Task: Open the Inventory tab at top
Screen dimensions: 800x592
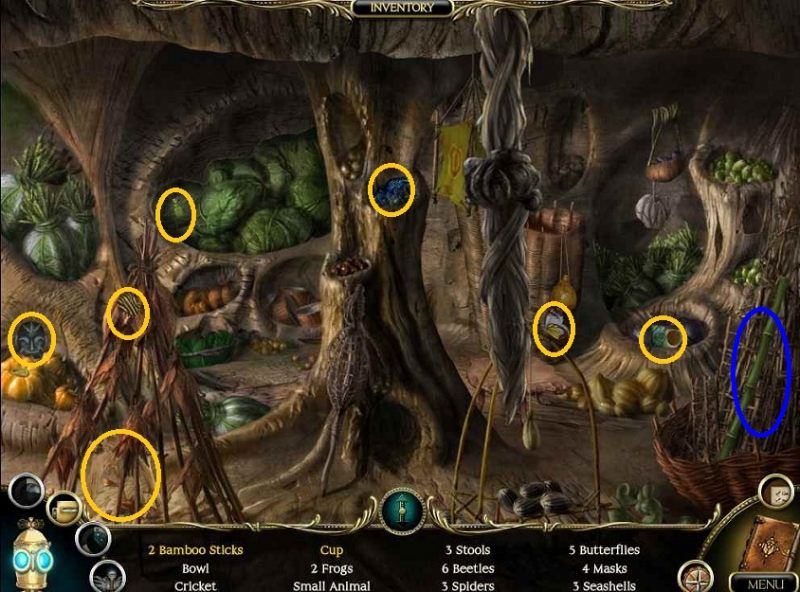Action: point(401,8)
